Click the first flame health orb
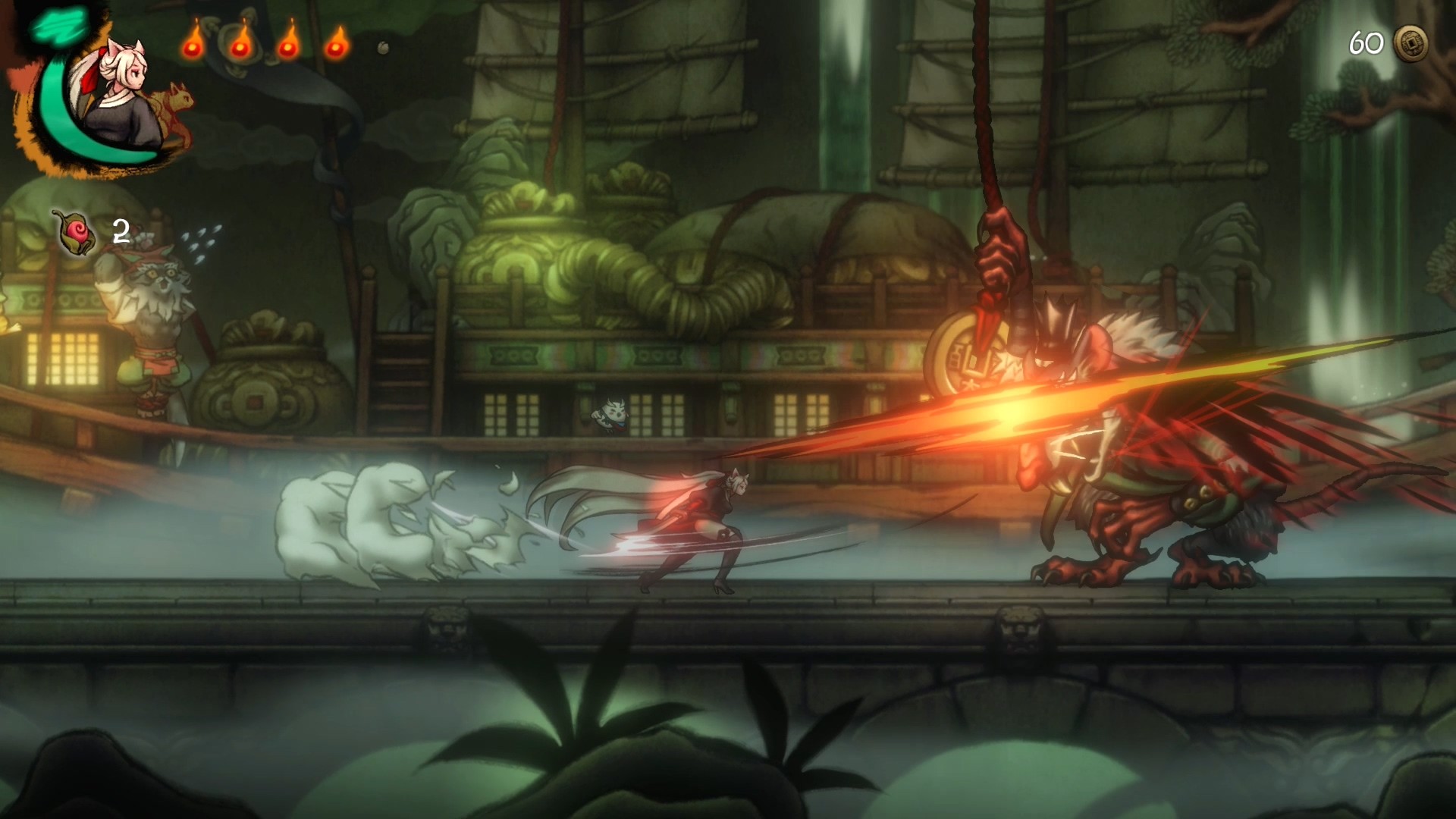 pyautogui.click(x=192, y=47)
